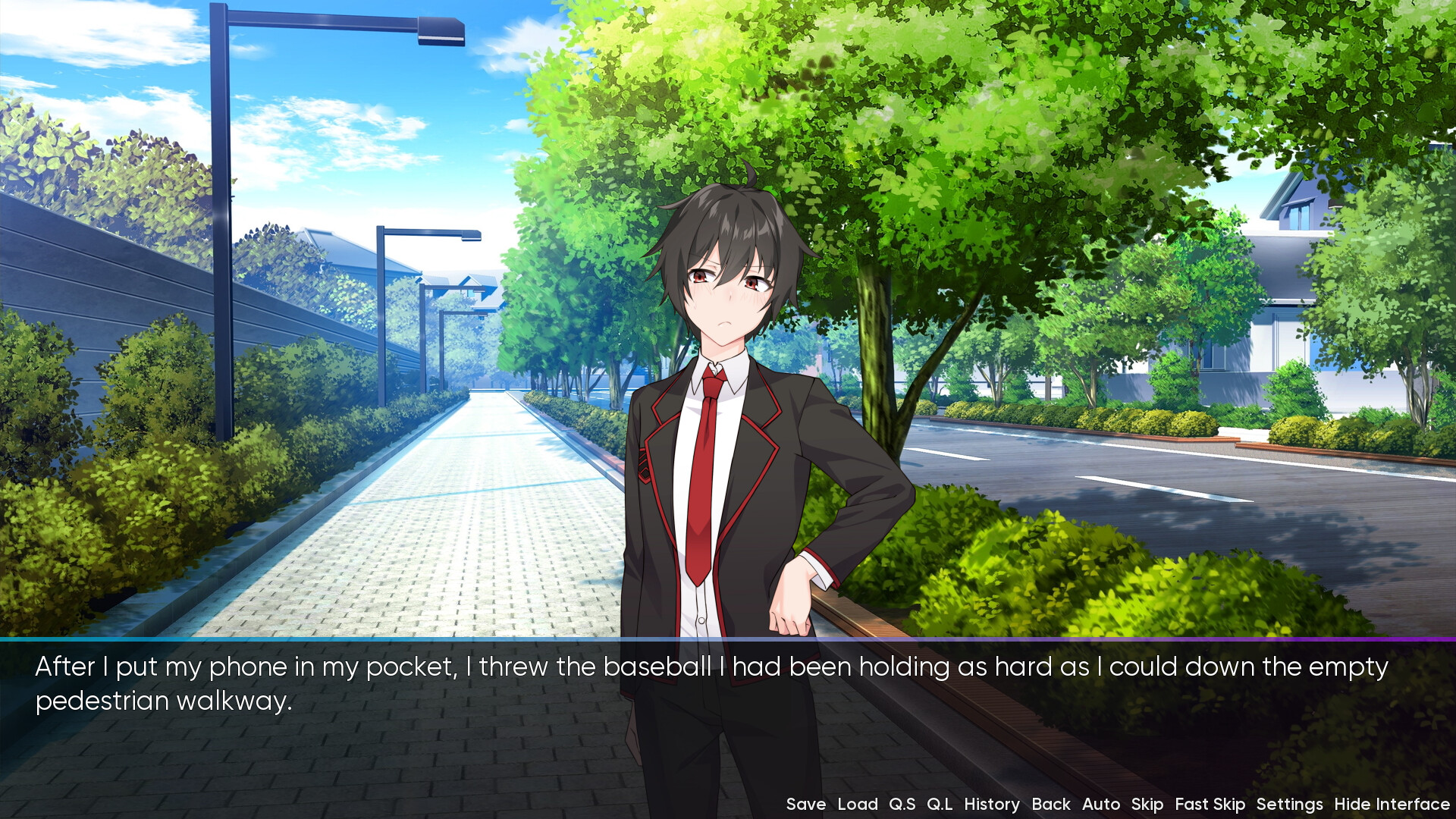Open the Load menu
This screenshot has height=819, width=1456.
[x=857, y=805]
